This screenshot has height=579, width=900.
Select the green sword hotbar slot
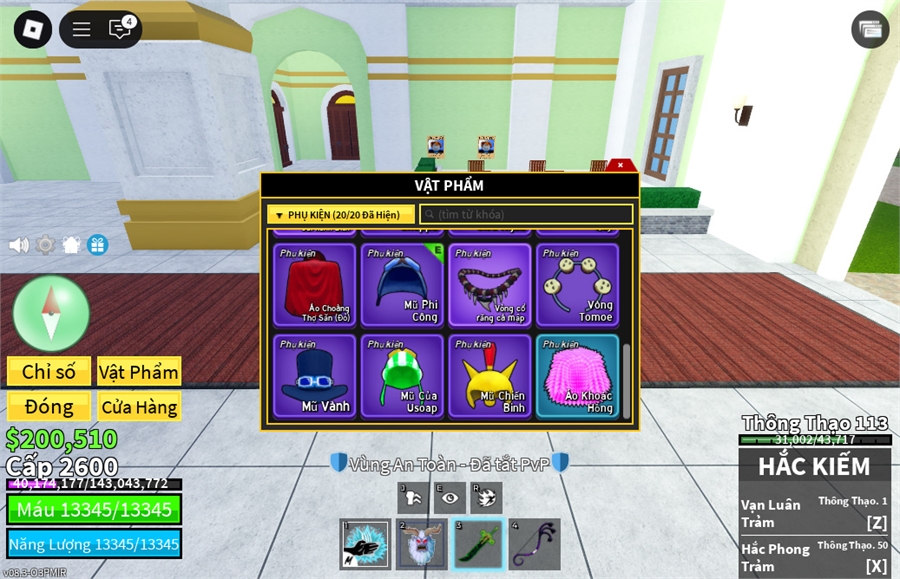pyautogui.click(x=477, y=544)
